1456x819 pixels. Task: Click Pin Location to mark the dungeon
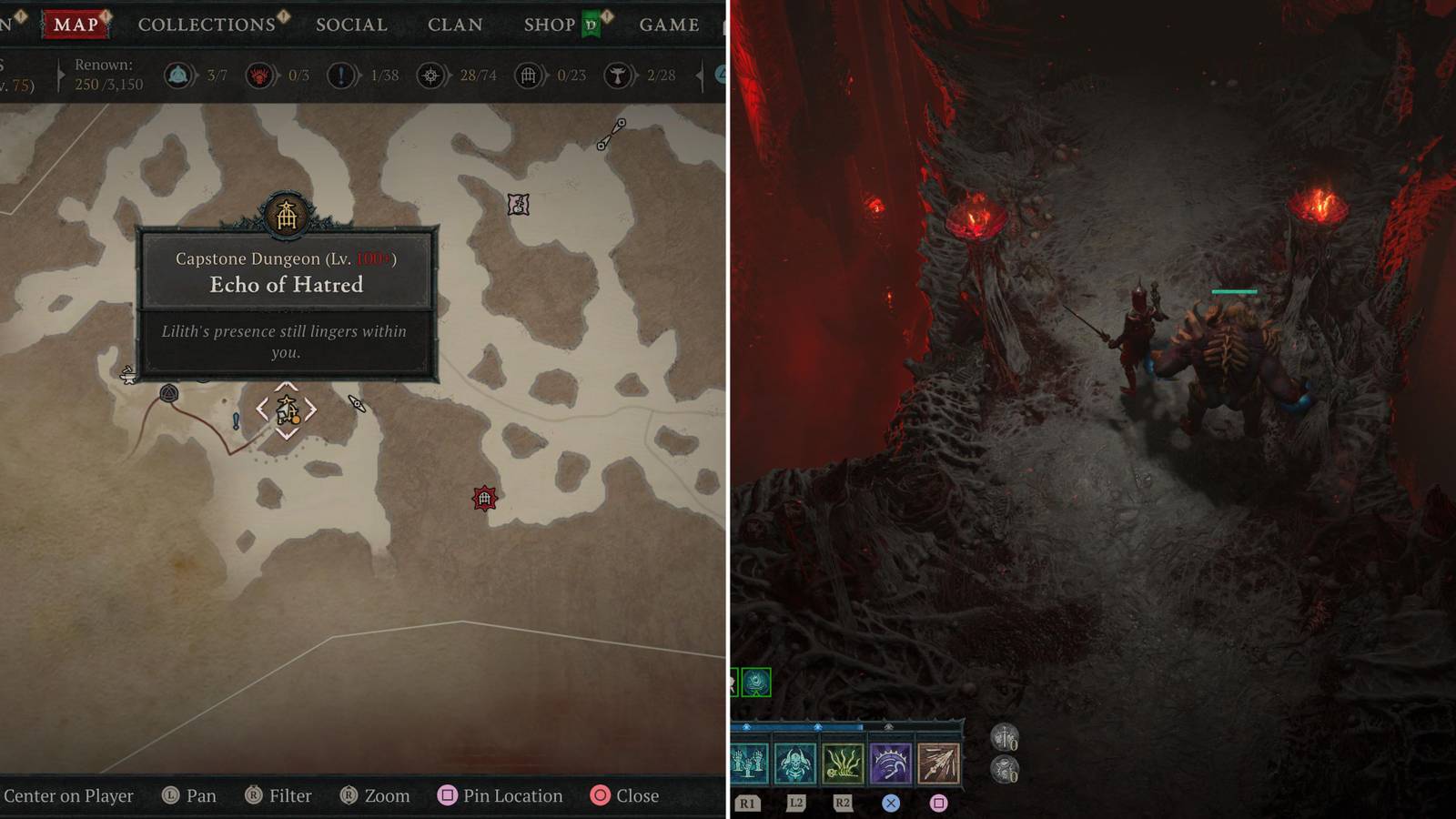pyautogui.click(x=500, y=795)
